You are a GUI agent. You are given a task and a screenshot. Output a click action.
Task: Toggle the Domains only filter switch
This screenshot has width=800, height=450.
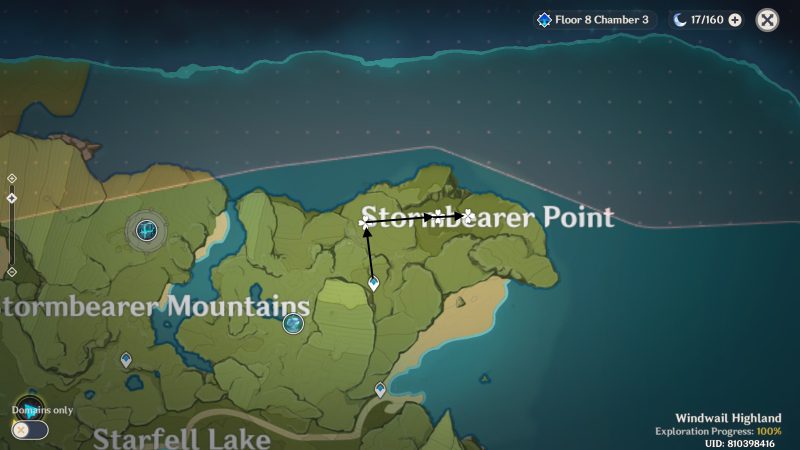tap(30, 430)
